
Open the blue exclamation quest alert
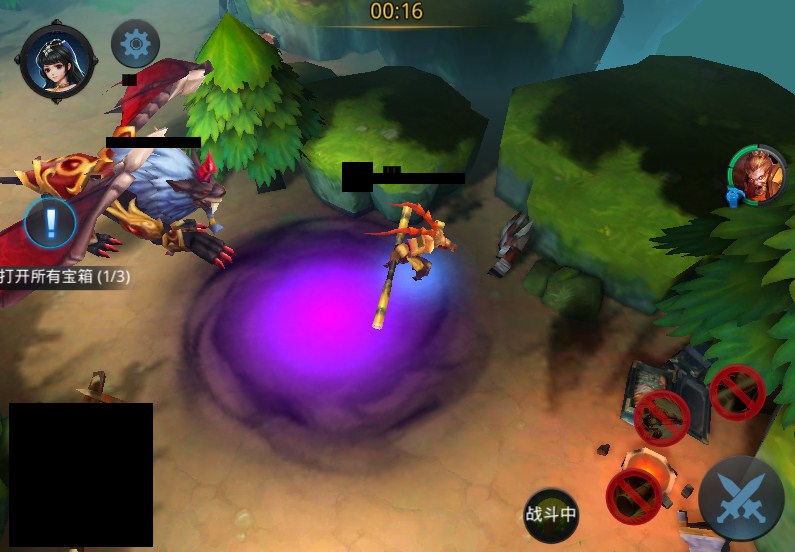pos(50,221)
